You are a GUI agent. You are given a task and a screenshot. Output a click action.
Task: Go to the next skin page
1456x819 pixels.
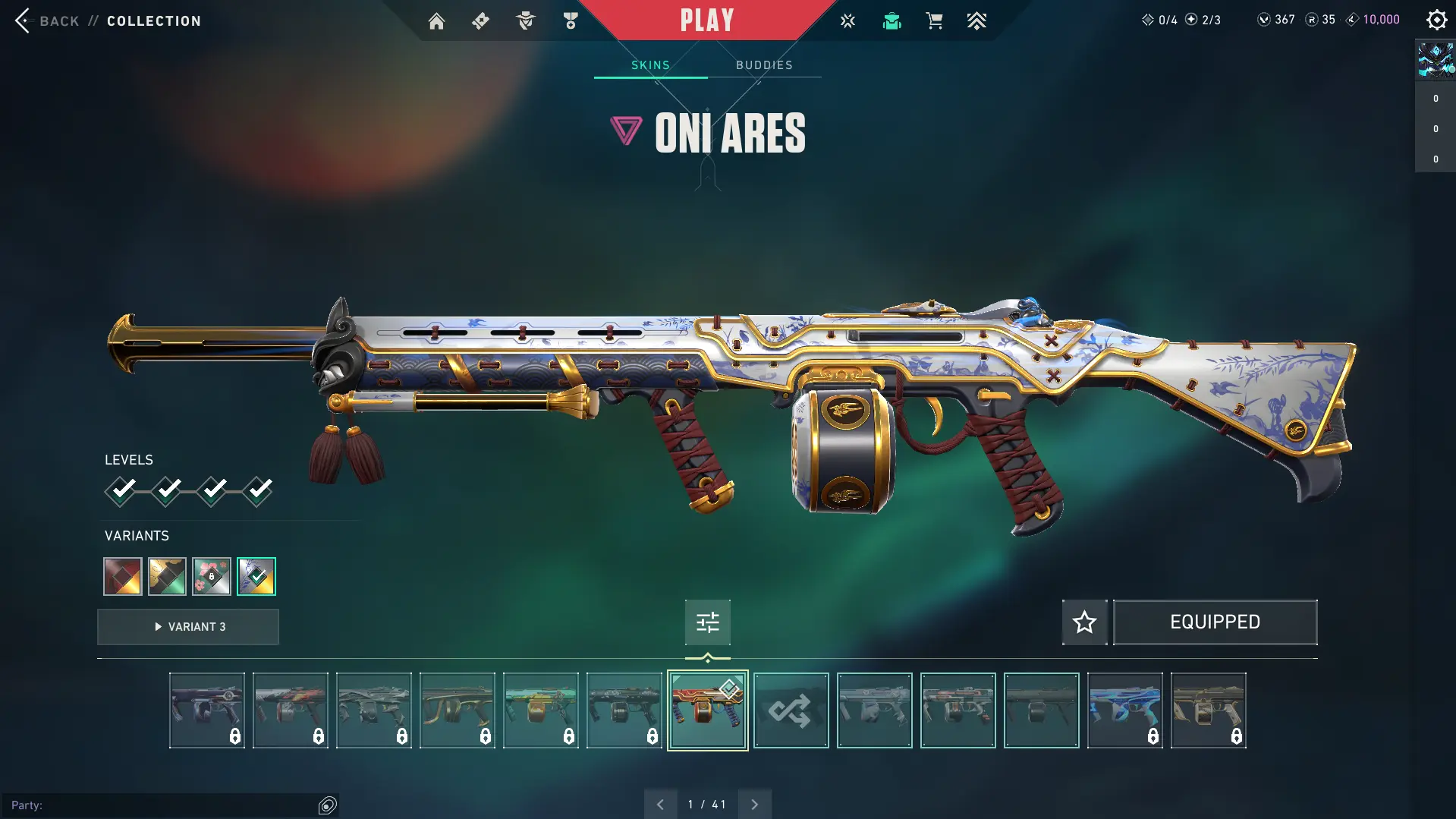[754, 805]
